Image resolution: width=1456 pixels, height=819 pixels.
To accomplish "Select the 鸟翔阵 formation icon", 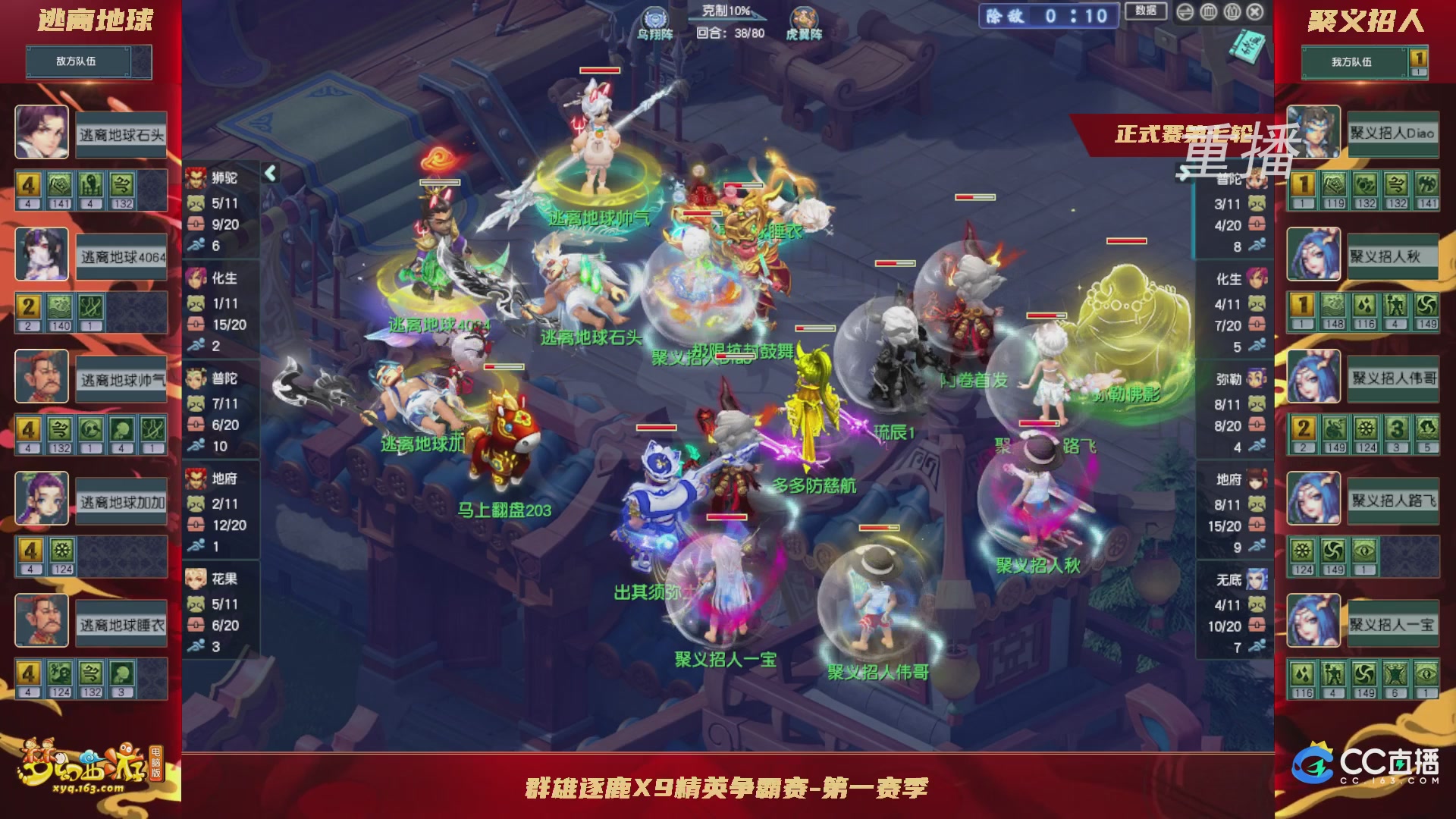I will [x=655, y=17].
